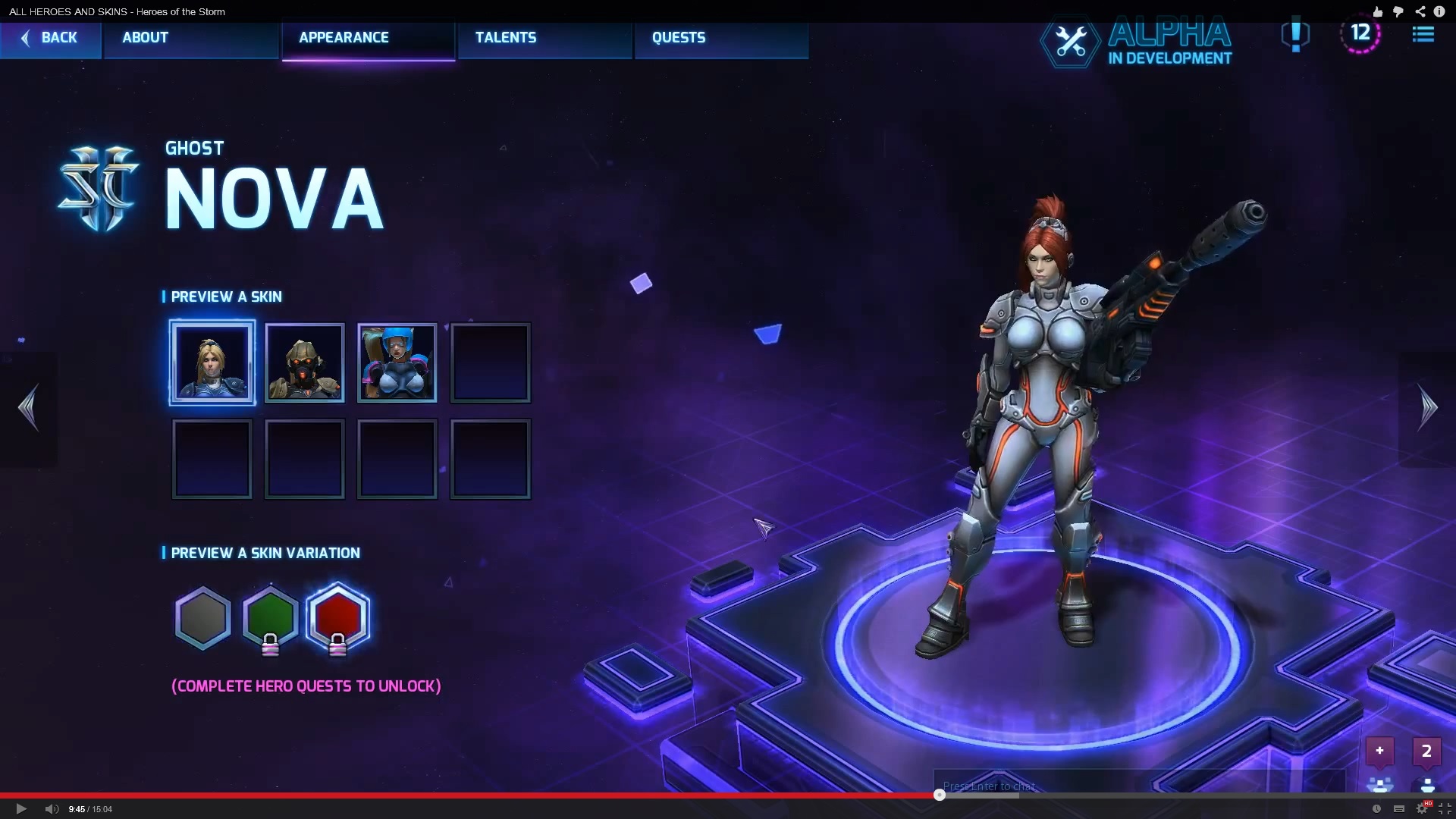Viewport: 1456px width, 819px height.
Task: Open video settings with the gear icon
Action: coord(1423,809)
